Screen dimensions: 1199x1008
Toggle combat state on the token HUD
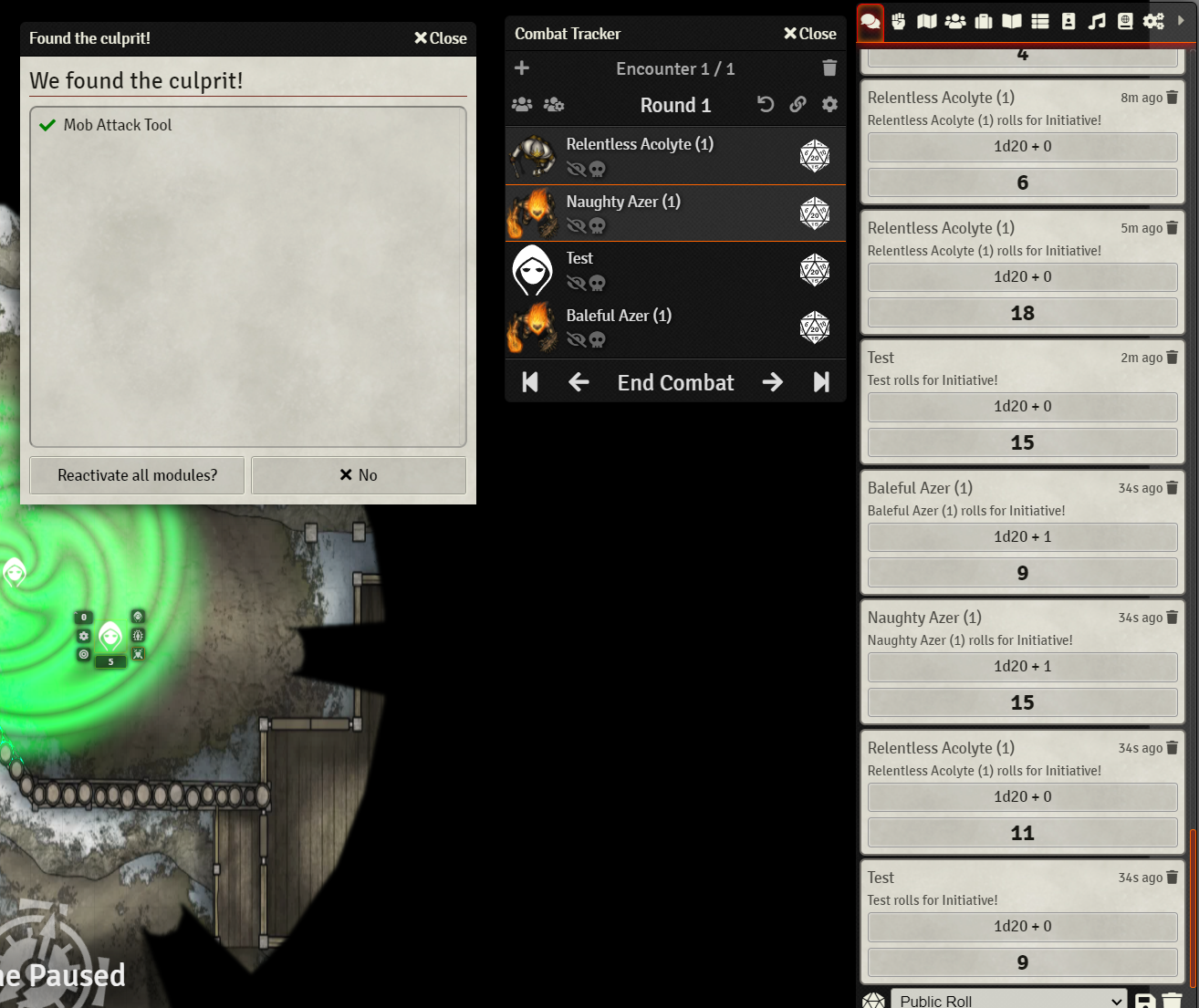[x=138, y=653]
